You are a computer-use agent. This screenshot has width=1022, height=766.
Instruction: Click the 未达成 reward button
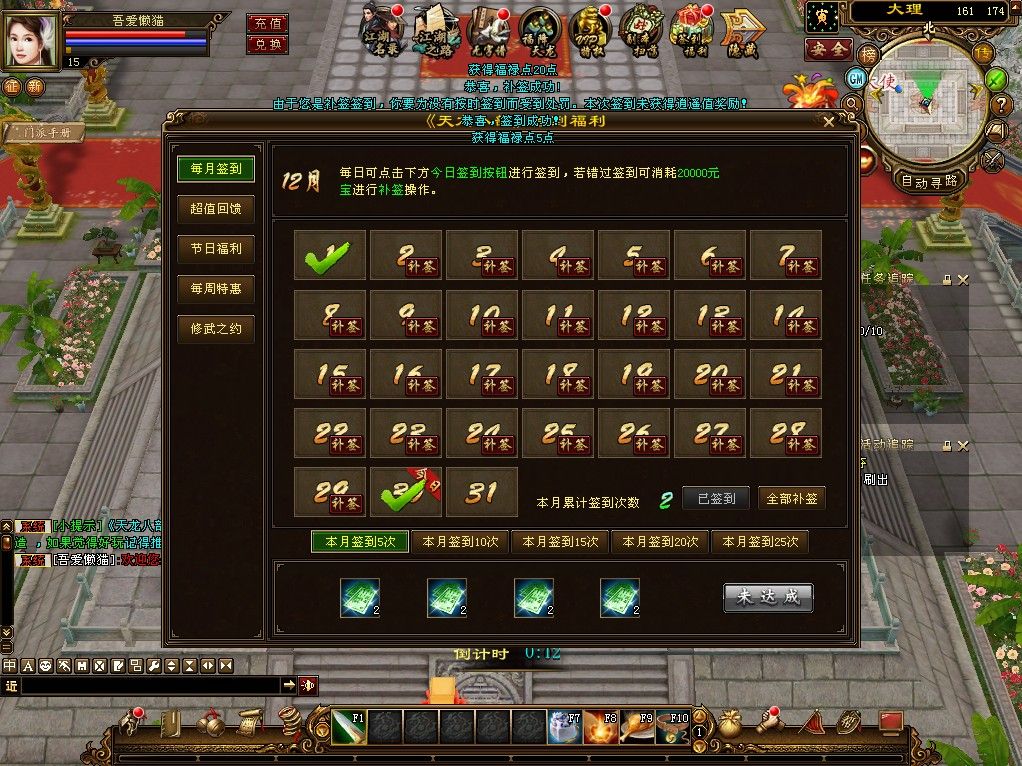[x=768, y=597]
